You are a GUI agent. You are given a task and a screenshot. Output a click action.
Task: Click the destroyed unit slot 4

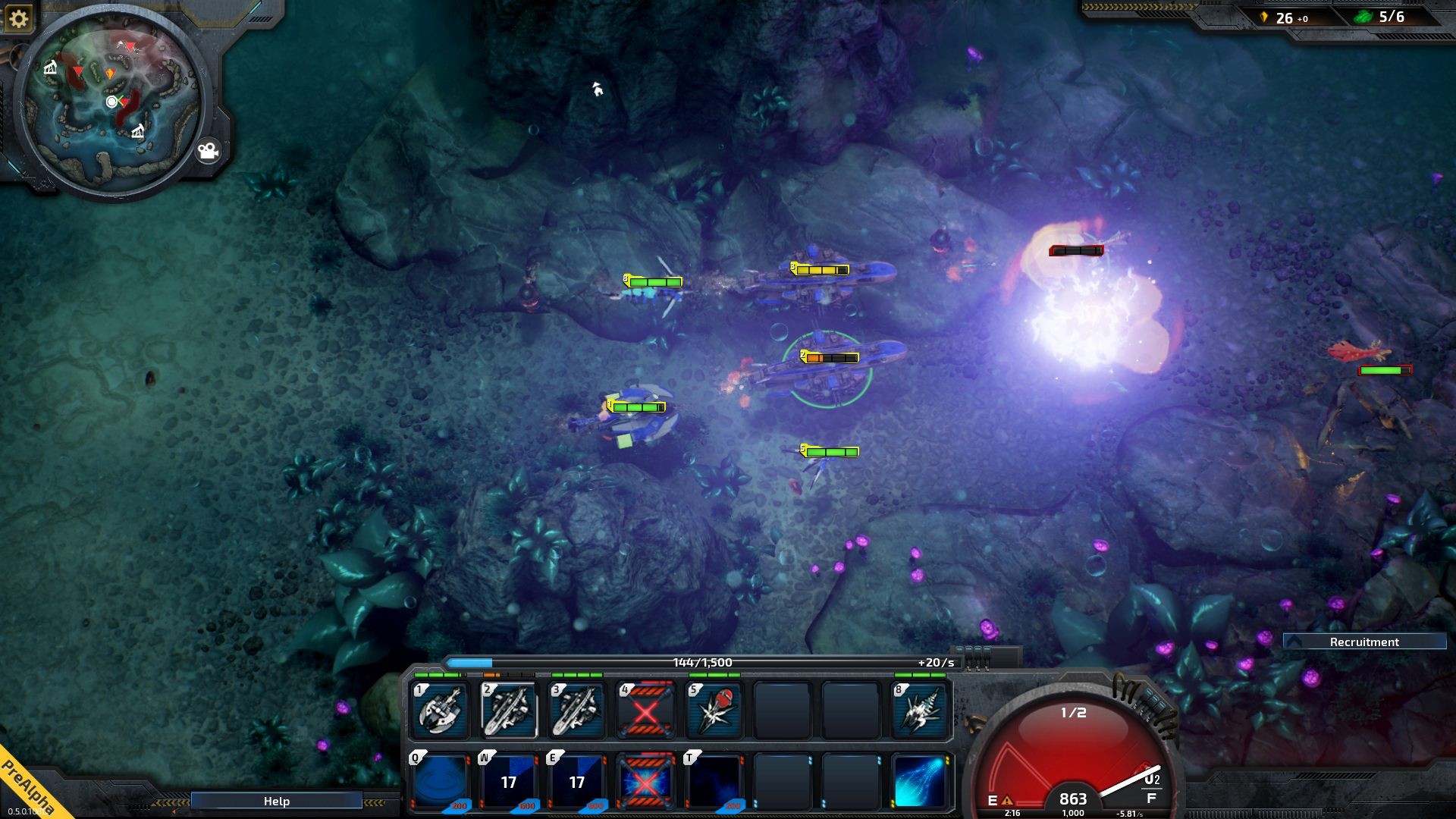pyautogui.click(x=645, y=710)
